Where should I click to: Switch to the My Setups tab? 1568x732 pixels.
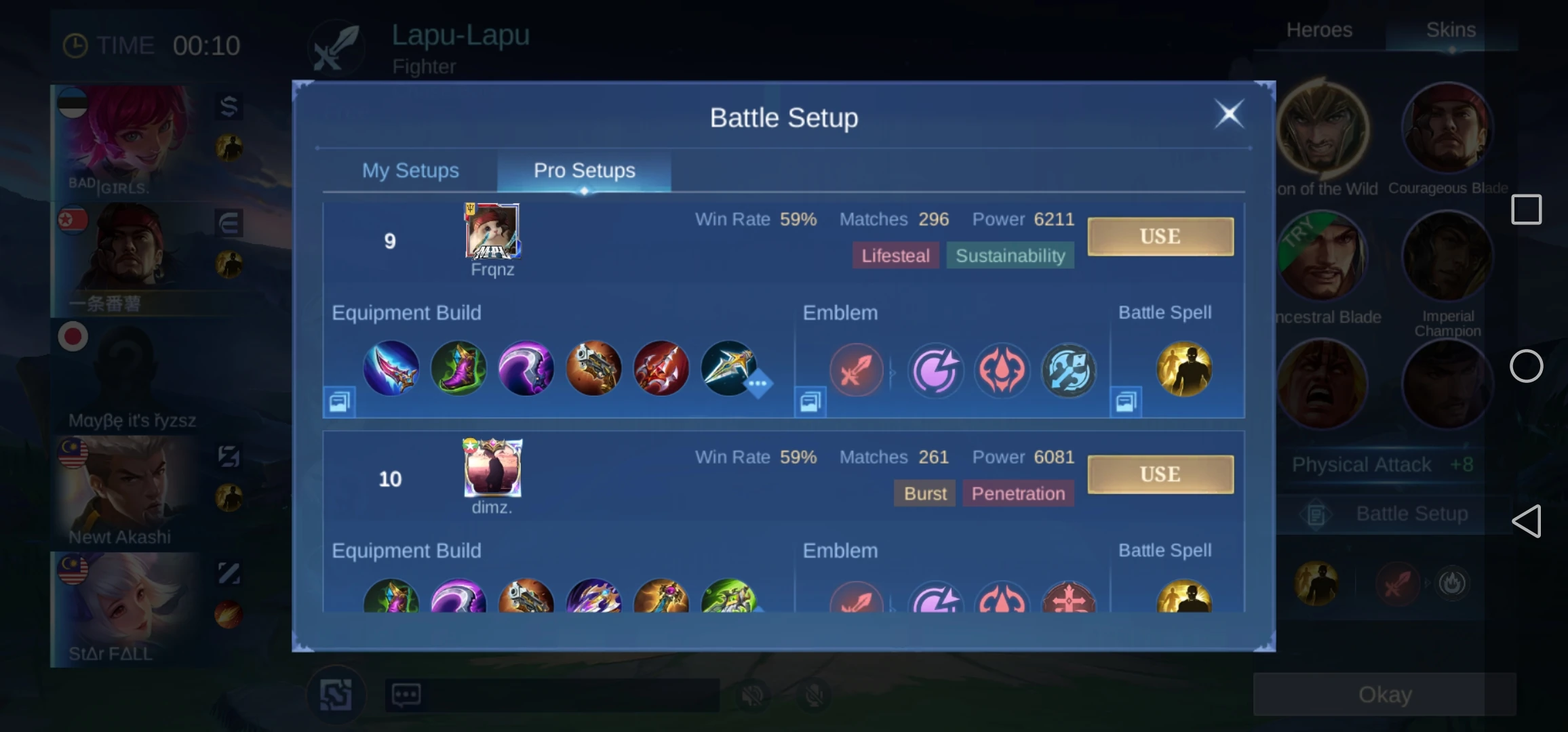[410, 171]
